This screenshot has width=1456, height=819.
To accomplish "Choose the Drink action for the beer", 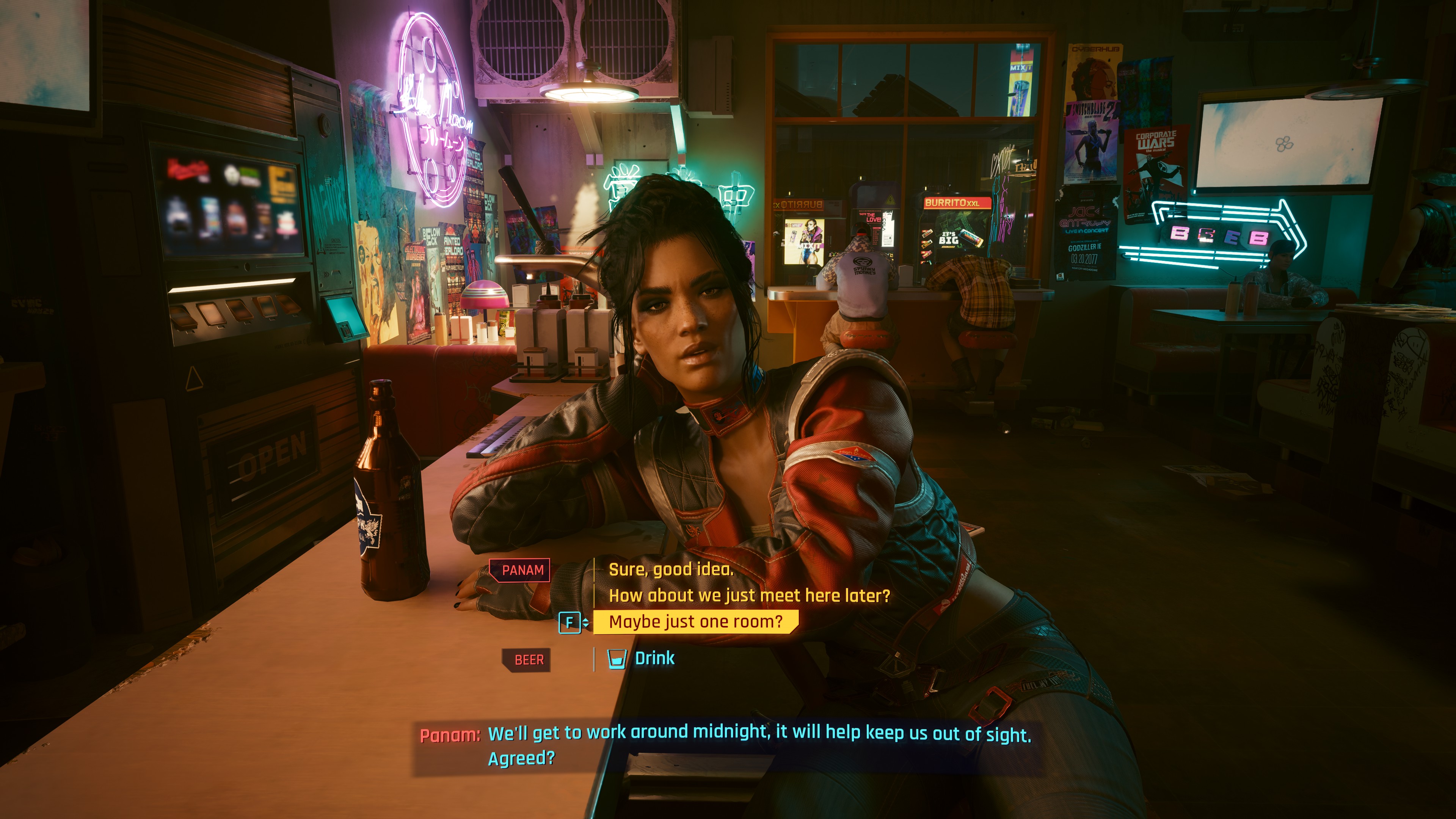I will pos(654,659).
